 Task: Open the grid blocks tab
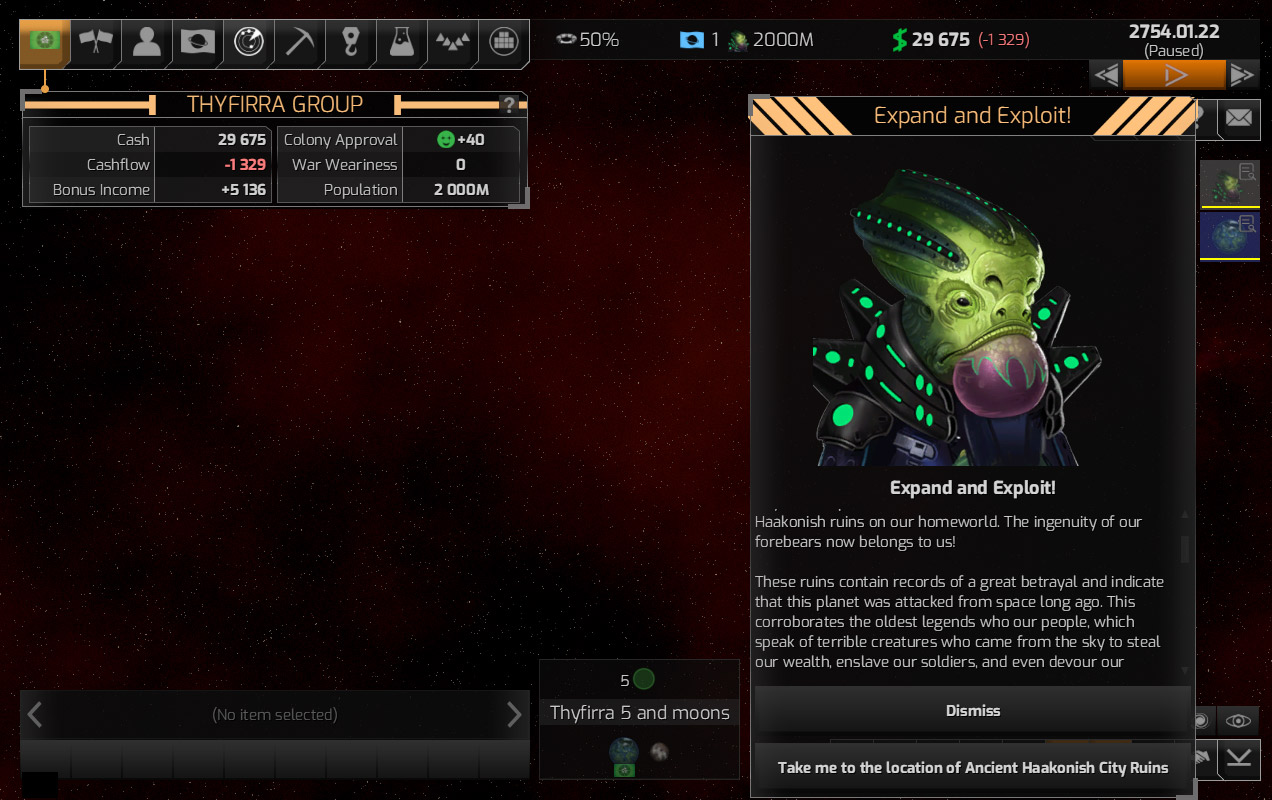point(504,42)
